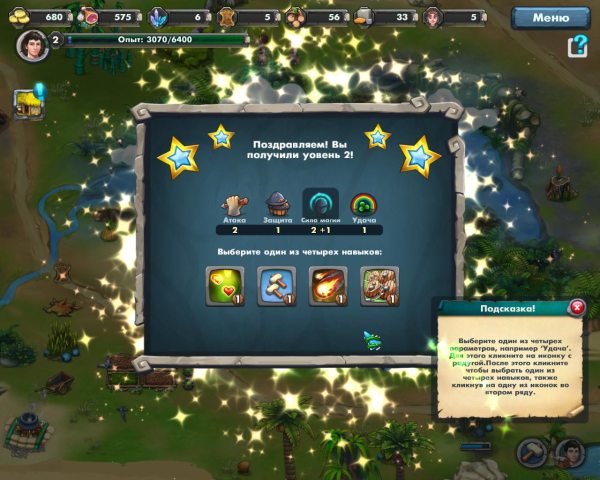Select the Защита helmet attribute
This screenshot has height=480, width=600.
click(276, 204)
